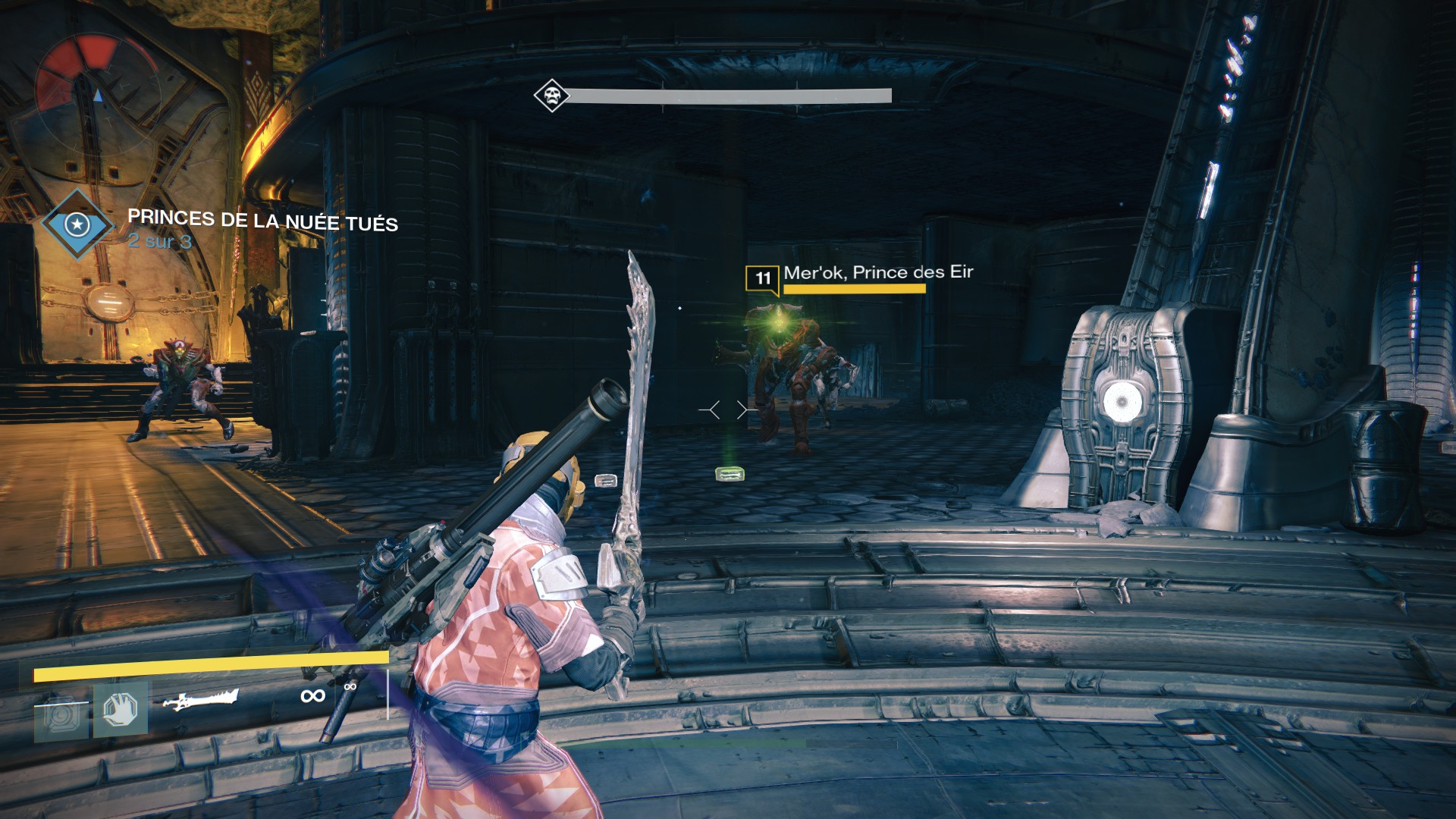Select the Princes de la Nuée objective icon
1456x819 pixels.
[77, 224]
